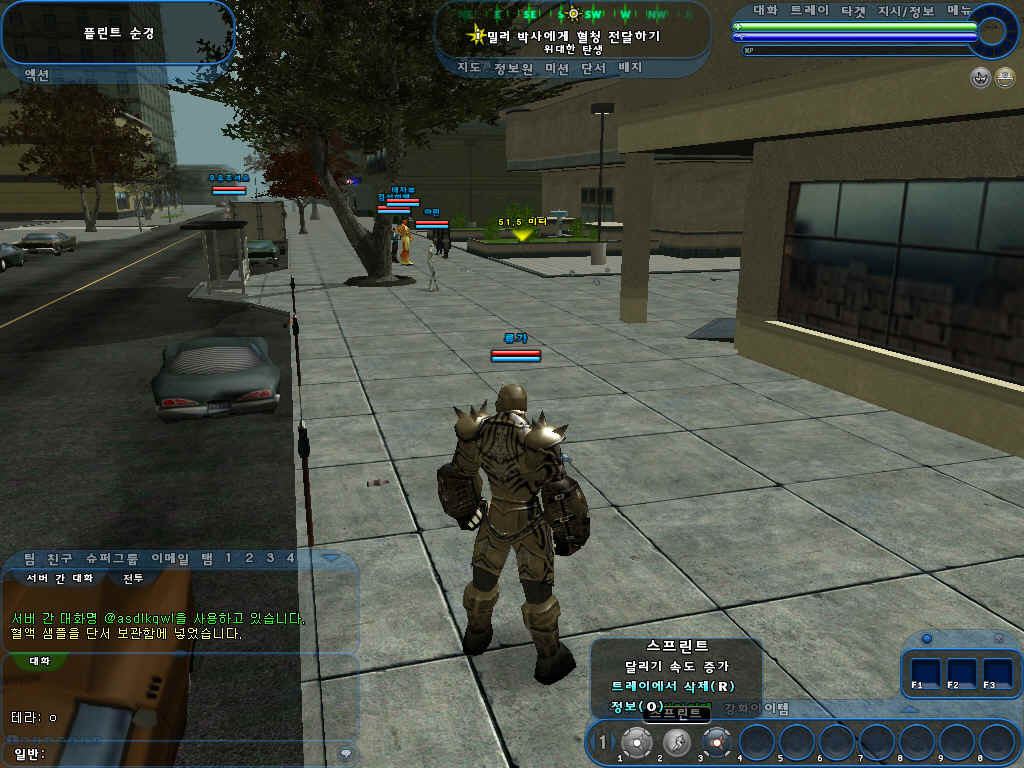
Task: Open the 단서 clues tab
Action: click(x=594, y=68)
